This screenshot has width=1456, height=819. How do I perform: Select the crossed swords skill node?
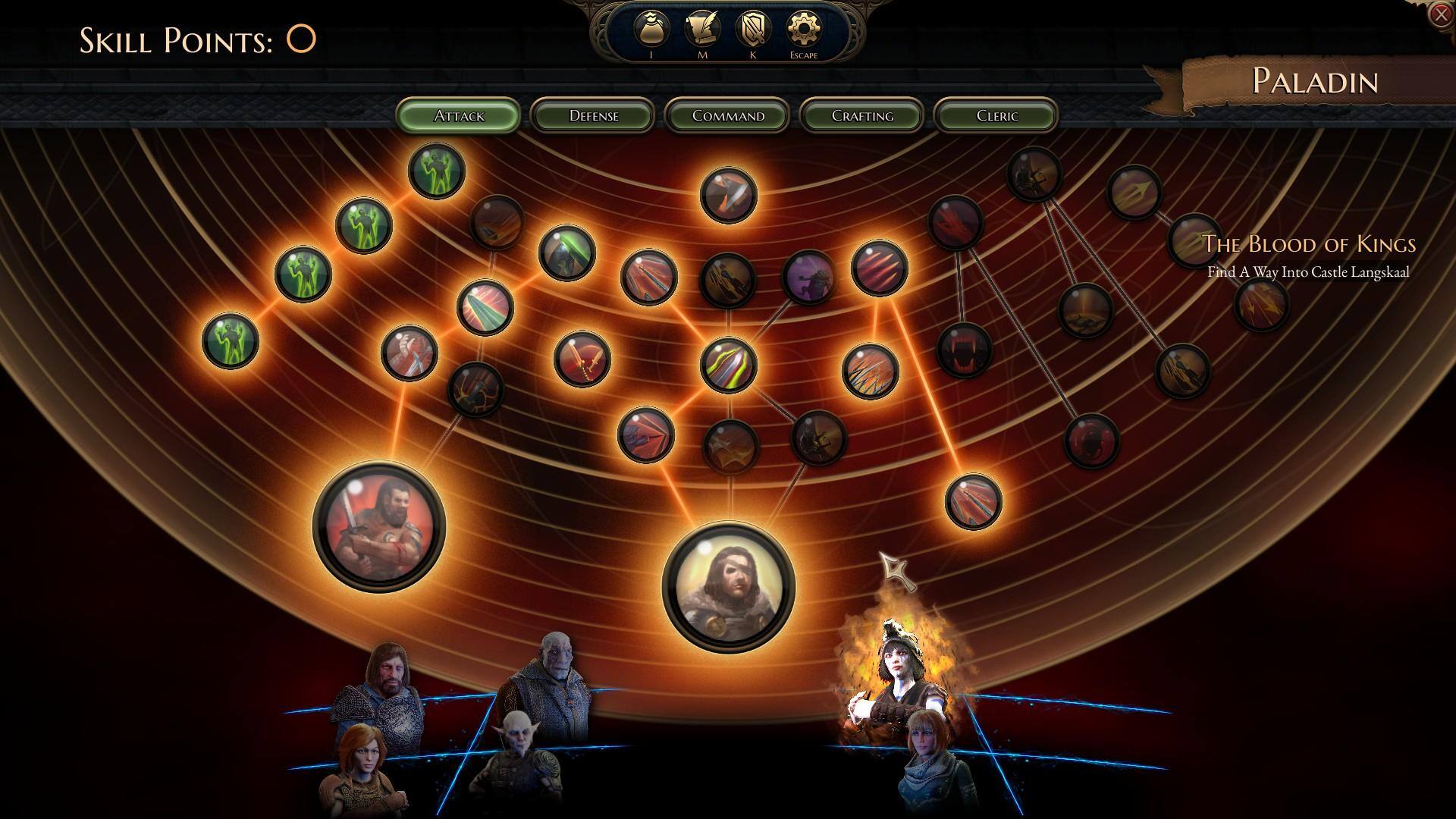point(582,358)
